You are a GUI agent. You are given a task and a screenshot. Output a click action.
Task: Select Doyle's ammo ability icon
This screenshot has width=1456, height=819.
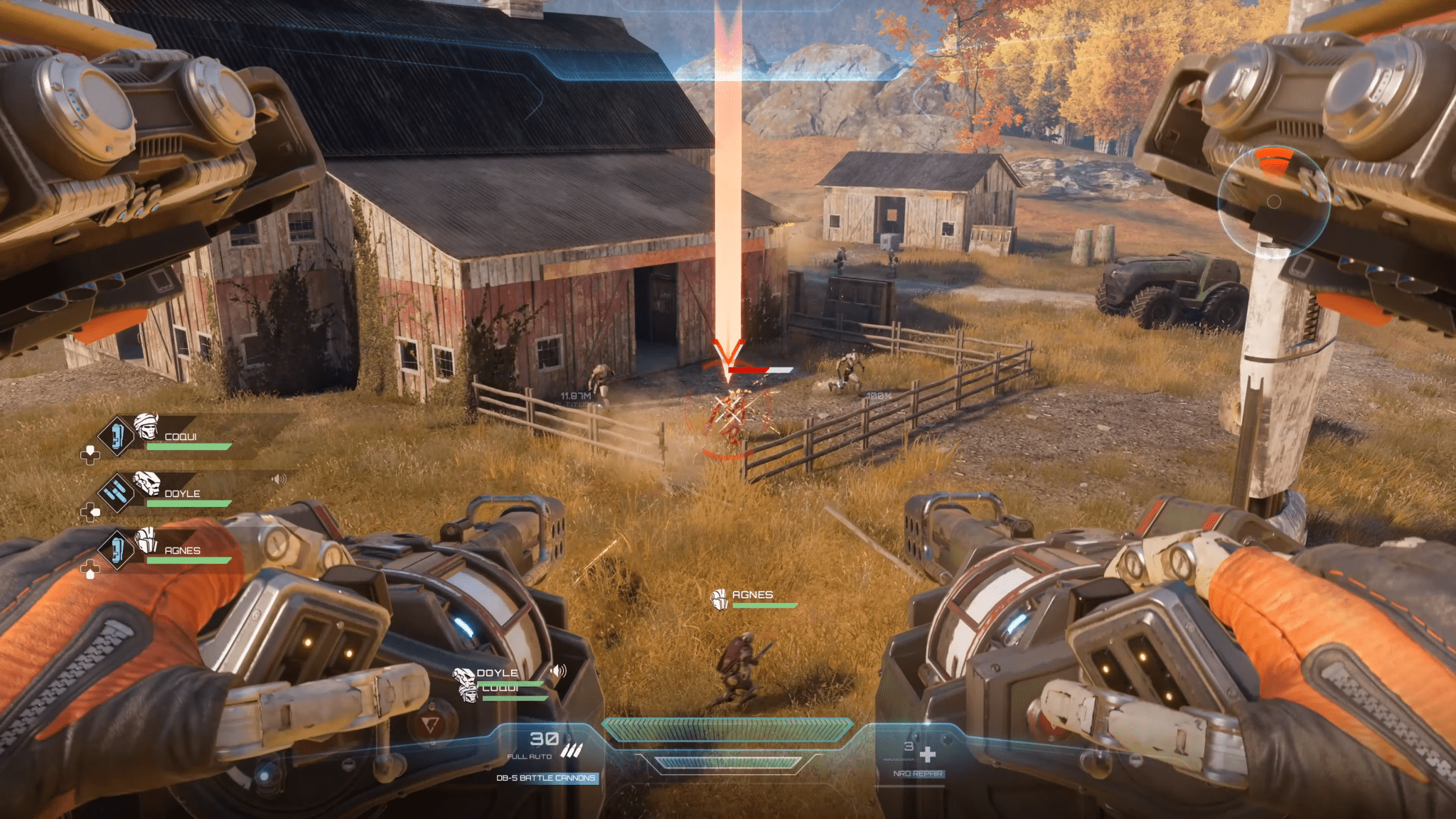(117, 491)
